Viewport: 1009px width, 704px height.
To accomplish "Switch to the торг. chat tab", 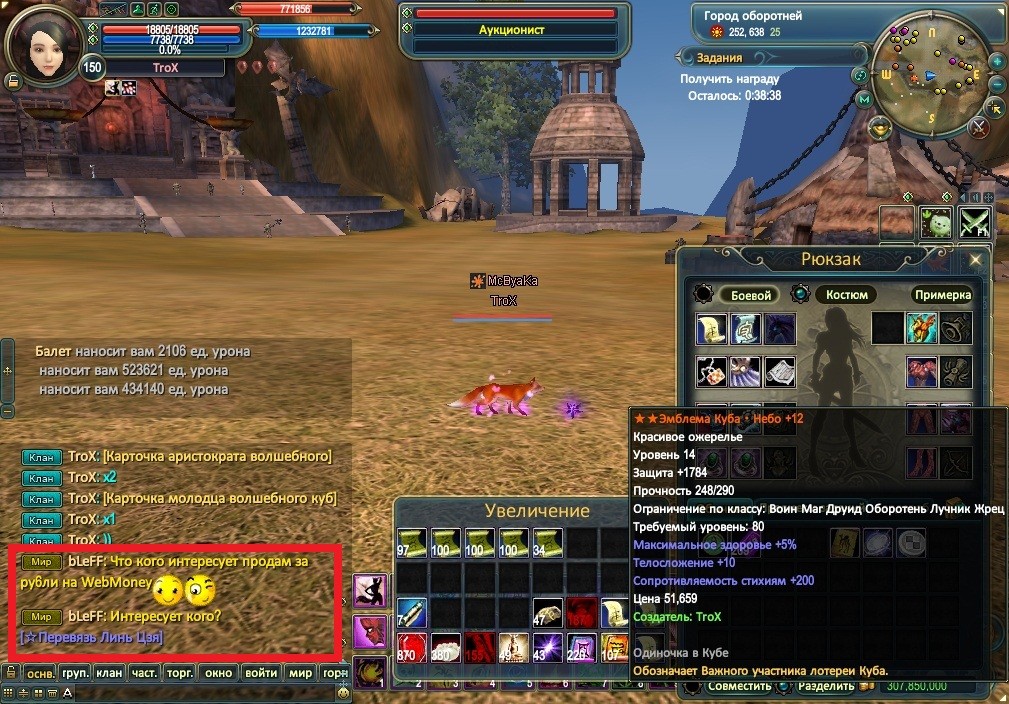I will (180, 673).
